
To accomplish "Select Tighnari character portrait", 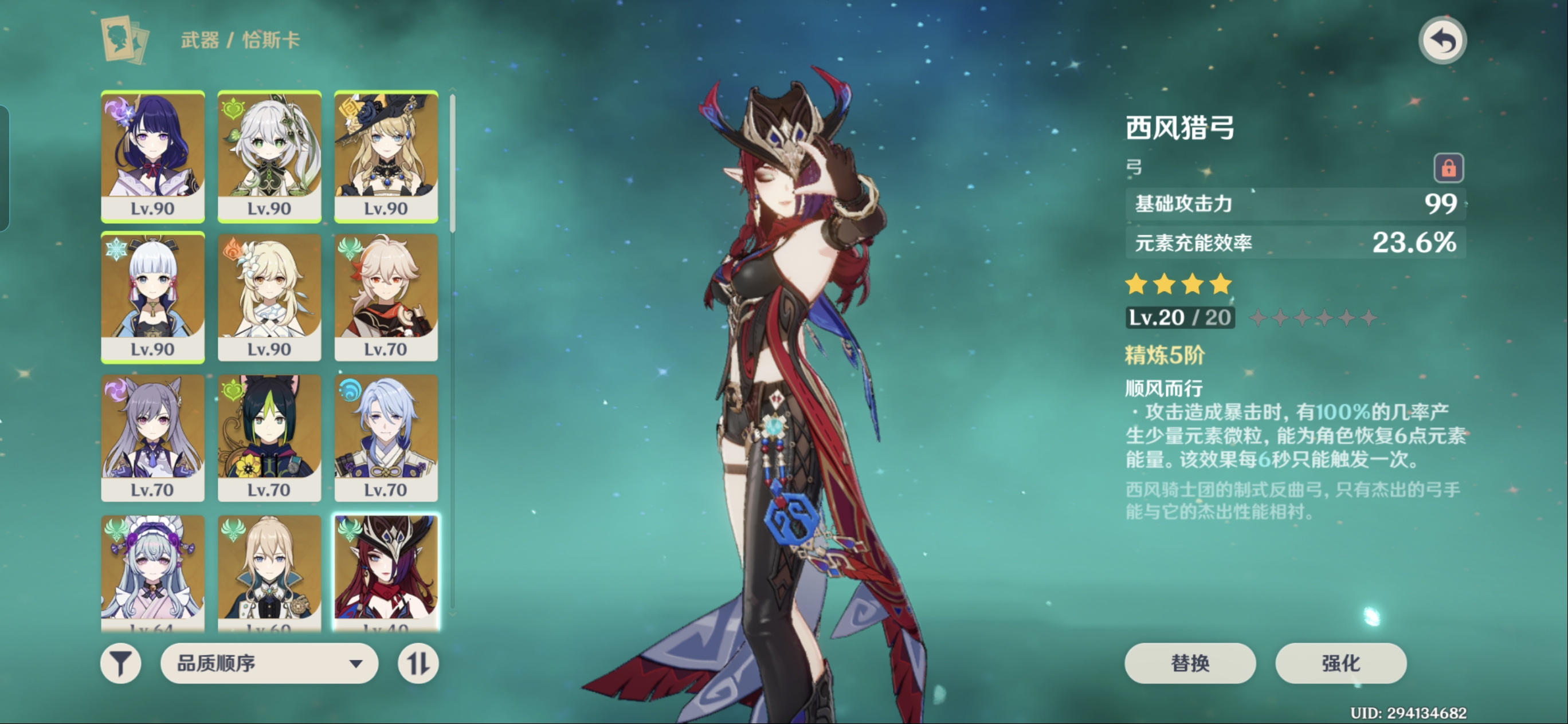I will click(x=269, y=437).
